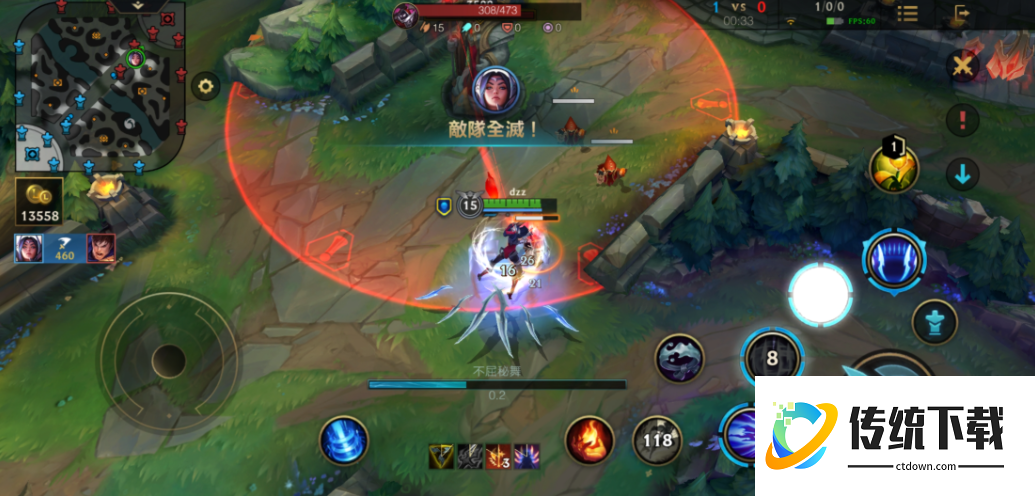Open settings via the gear icon
Image resolution: width=1035 pixels, height=496 pixels.
(x=206, y=86)
